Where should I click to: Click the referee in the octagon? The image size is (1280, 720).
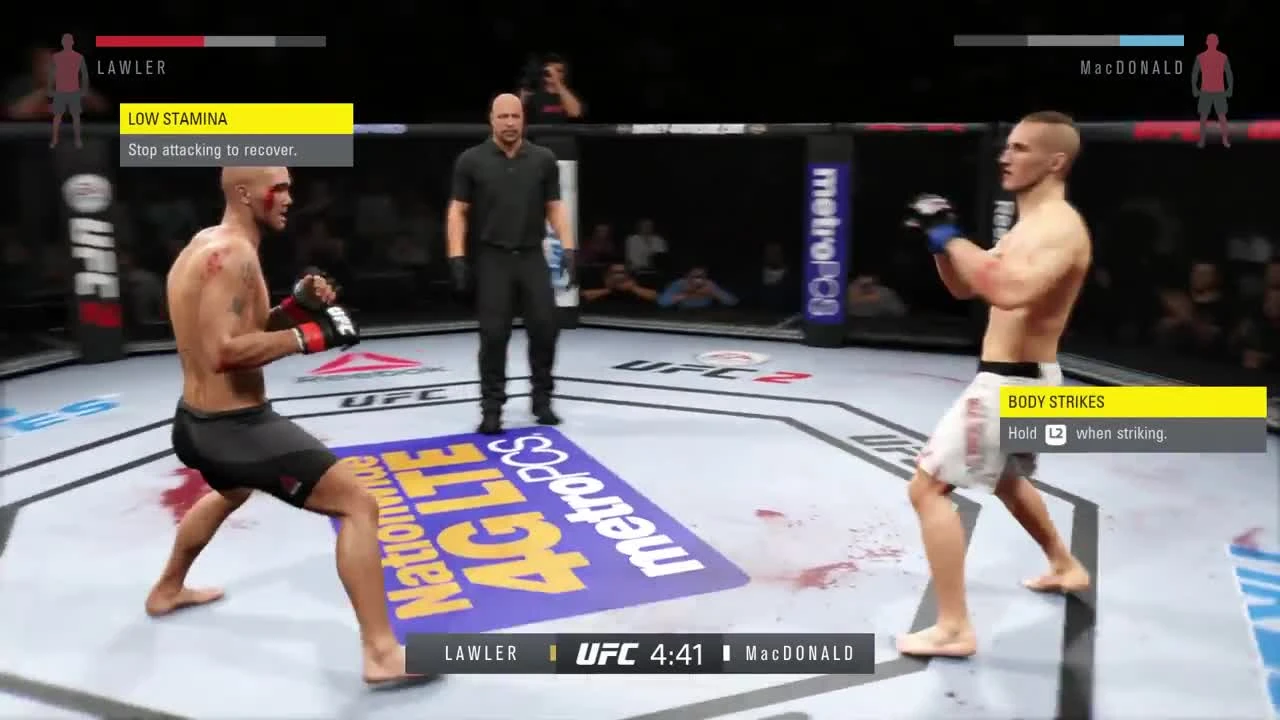tap(512, 250)
